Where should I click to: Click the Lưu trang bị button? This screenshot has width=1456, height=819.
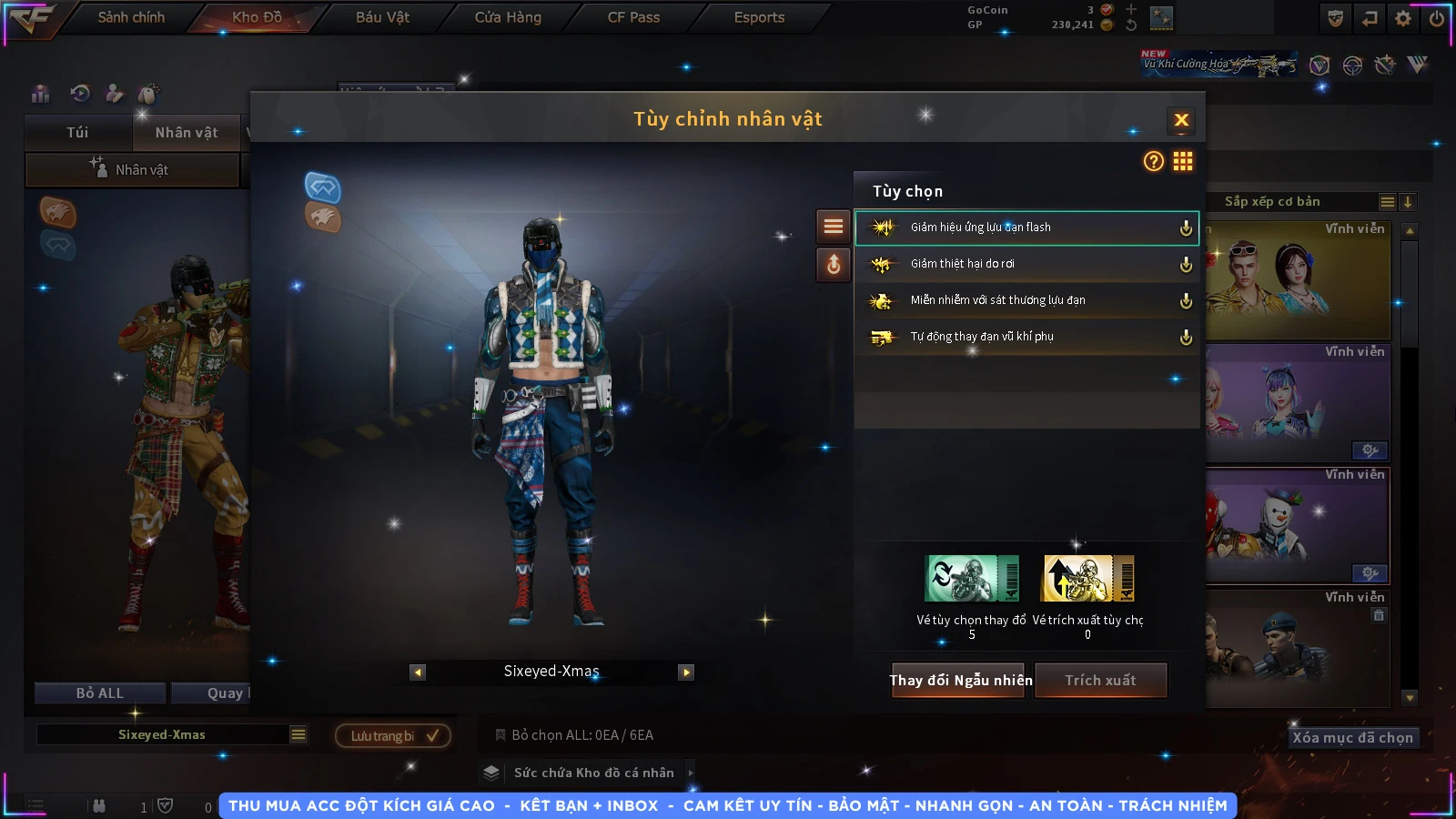393,736
